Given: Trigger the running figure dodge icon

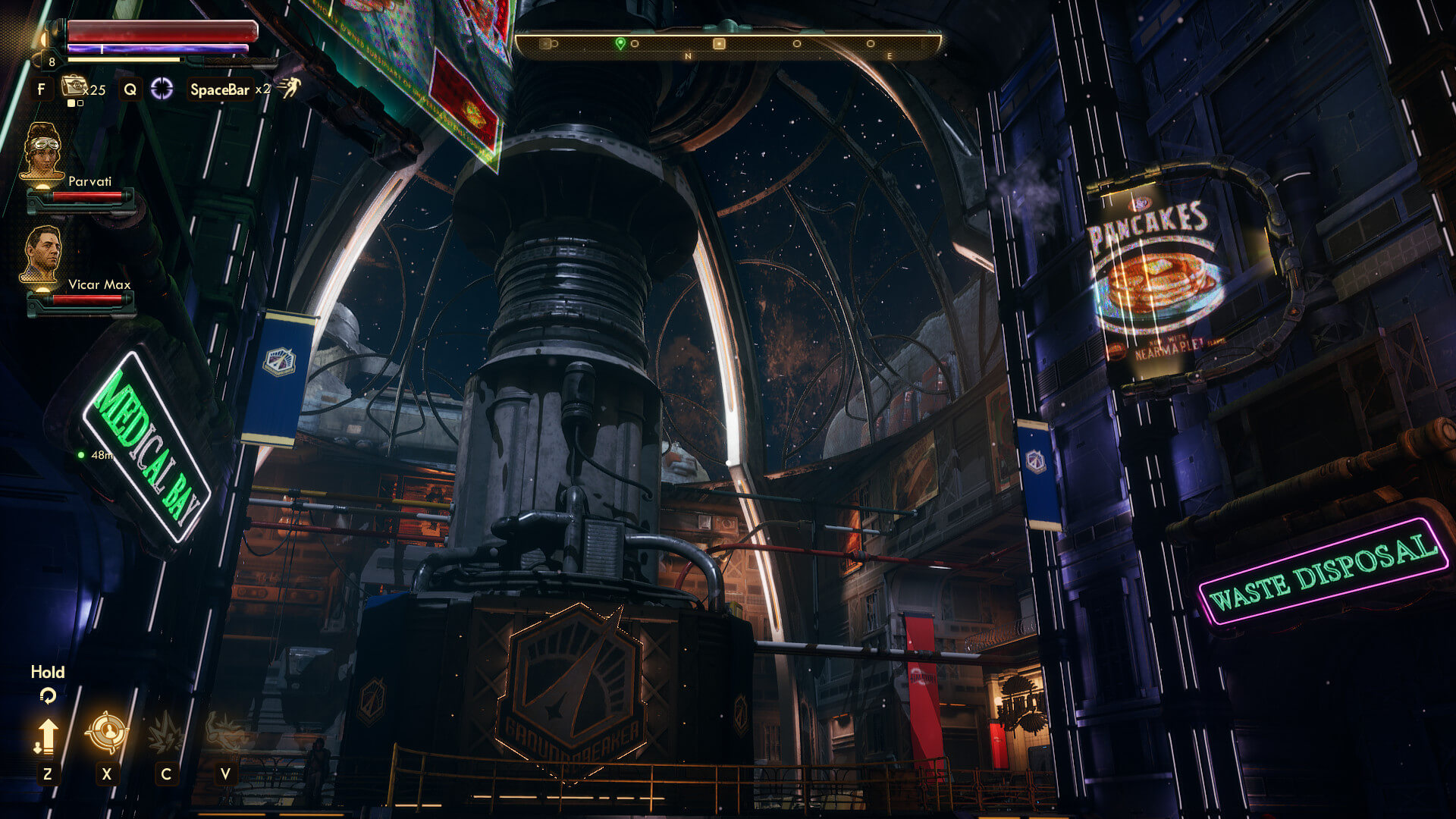Looking at the screenshot, I should (289, 88).
